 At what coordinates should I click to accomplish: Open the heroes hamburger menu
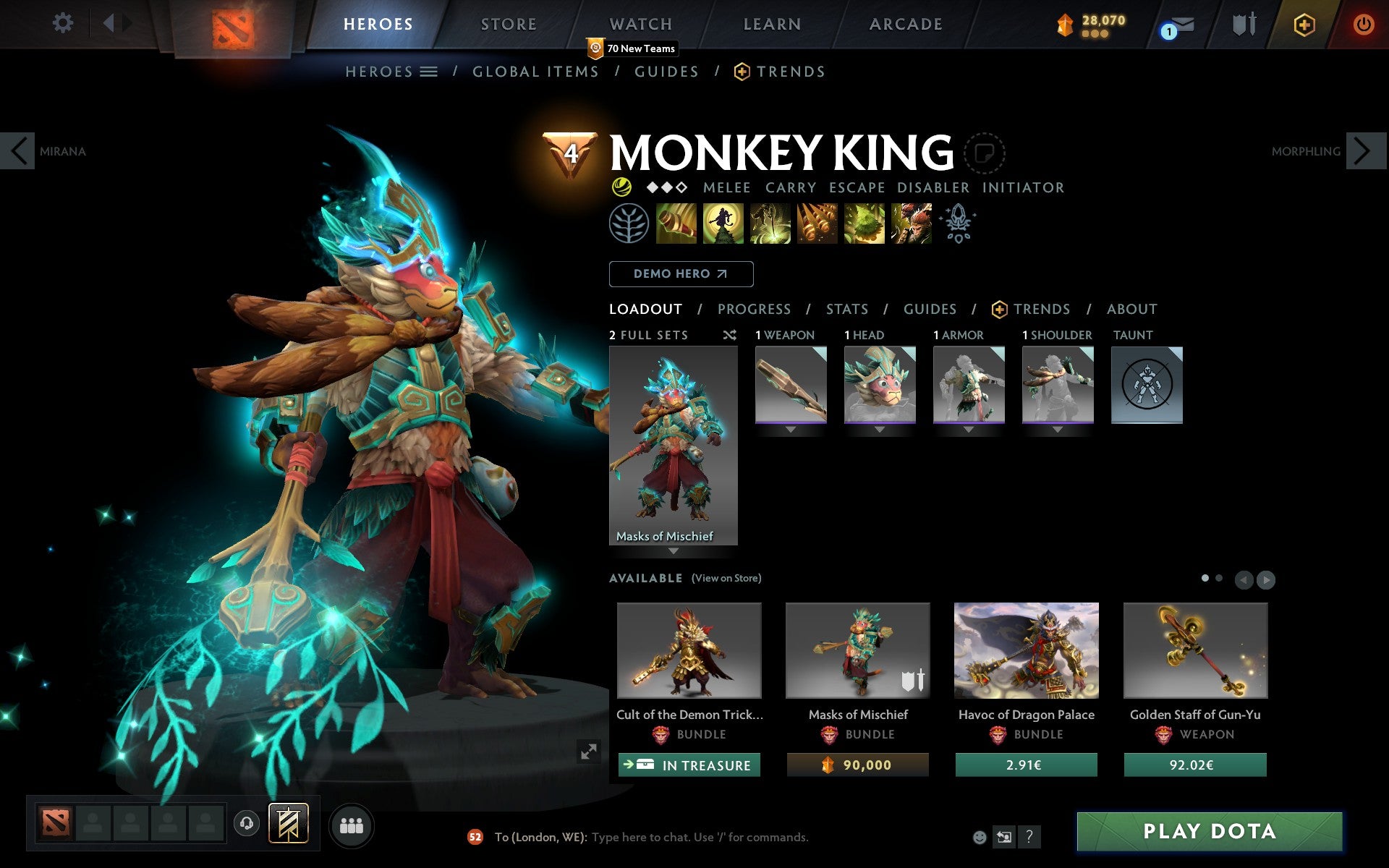coord(430,71)
